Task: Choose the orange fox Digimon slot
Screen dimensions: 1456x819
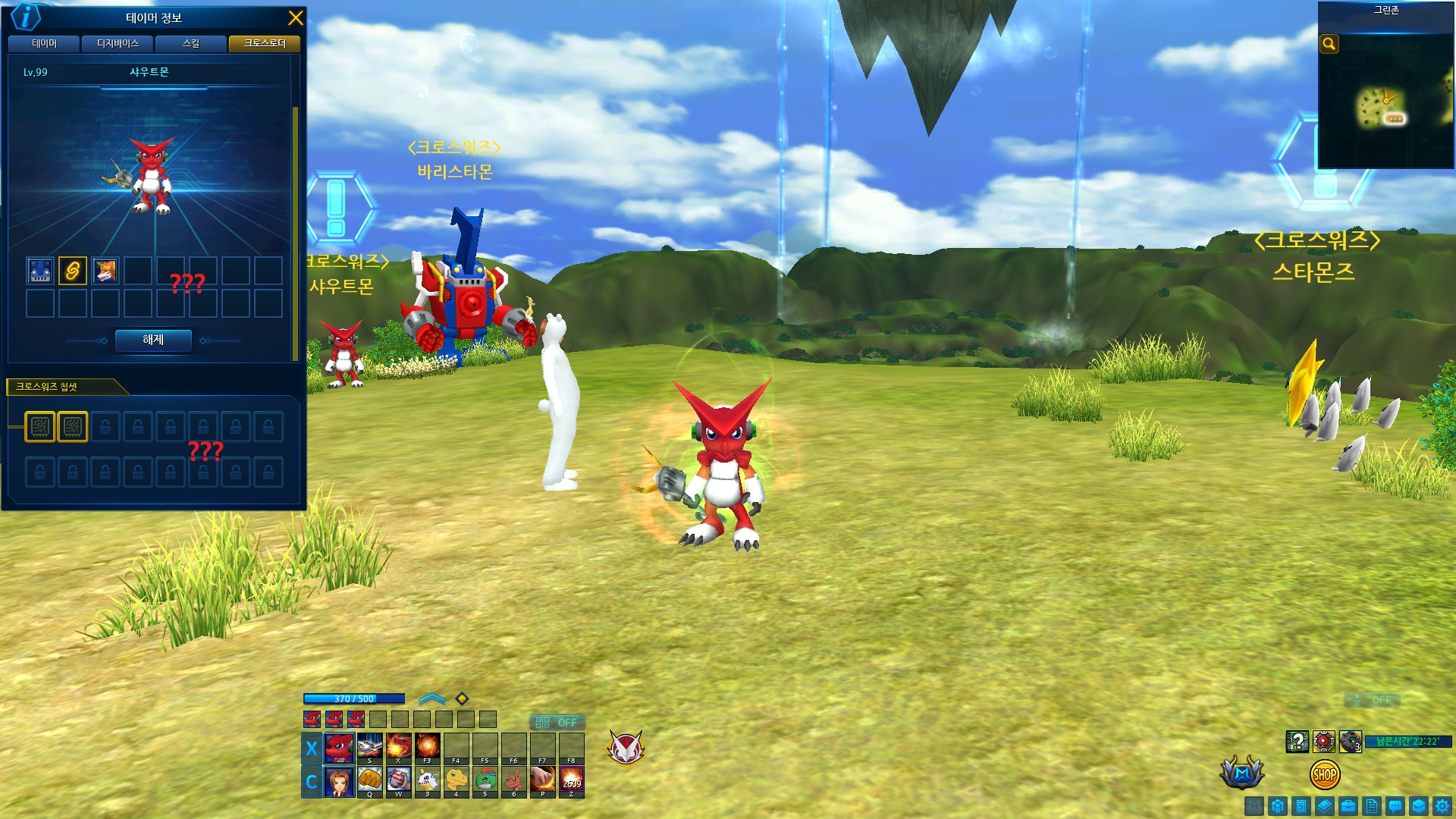Action: click(x=105, y=271)
